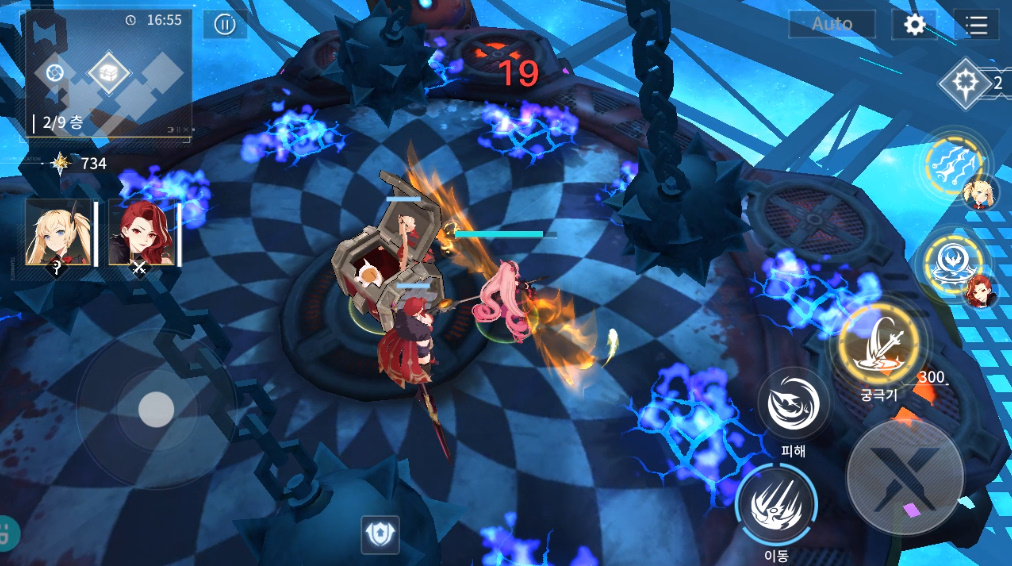Open the floor minimap panel

[108, 72]
